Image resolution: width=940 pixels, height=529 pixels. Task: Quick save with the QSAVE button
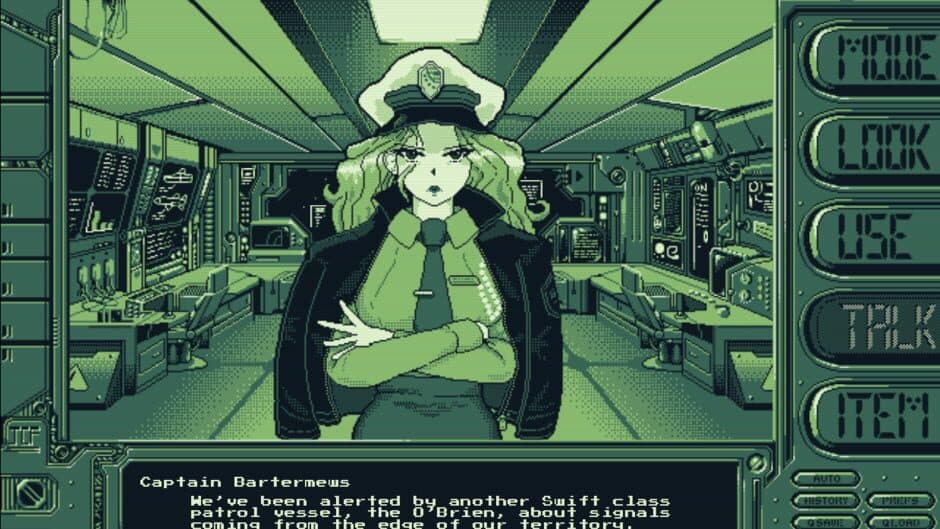827,521
